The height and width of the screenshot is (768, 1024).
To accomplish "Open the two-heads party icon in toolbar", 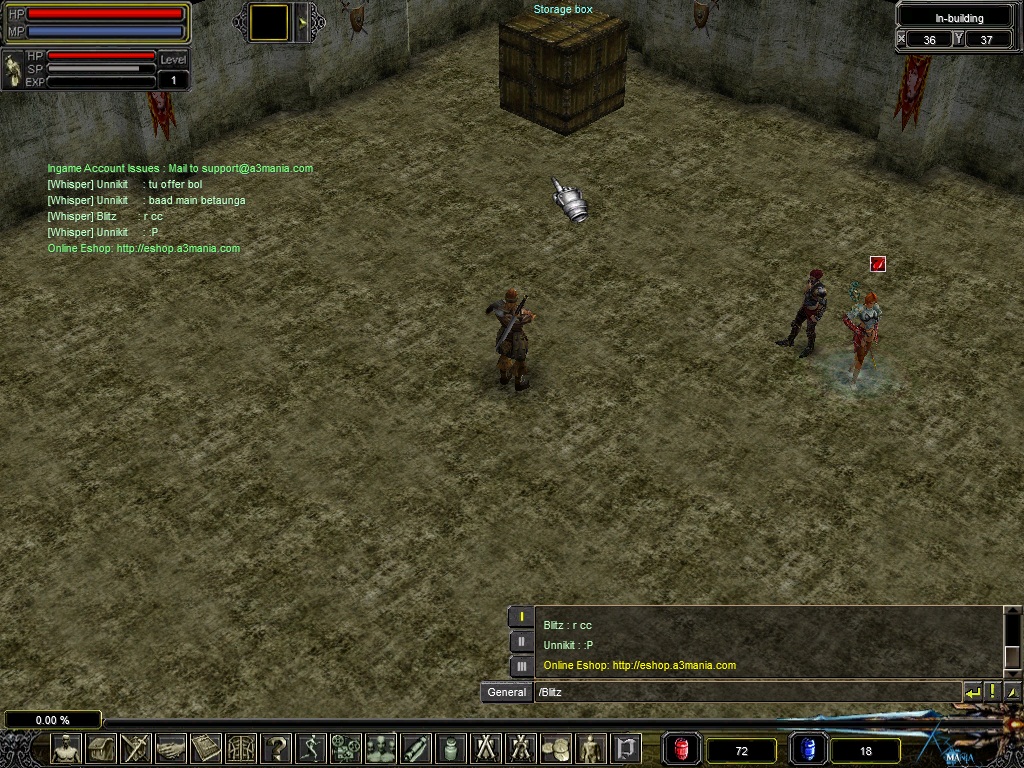I will (x=381, y=748).
